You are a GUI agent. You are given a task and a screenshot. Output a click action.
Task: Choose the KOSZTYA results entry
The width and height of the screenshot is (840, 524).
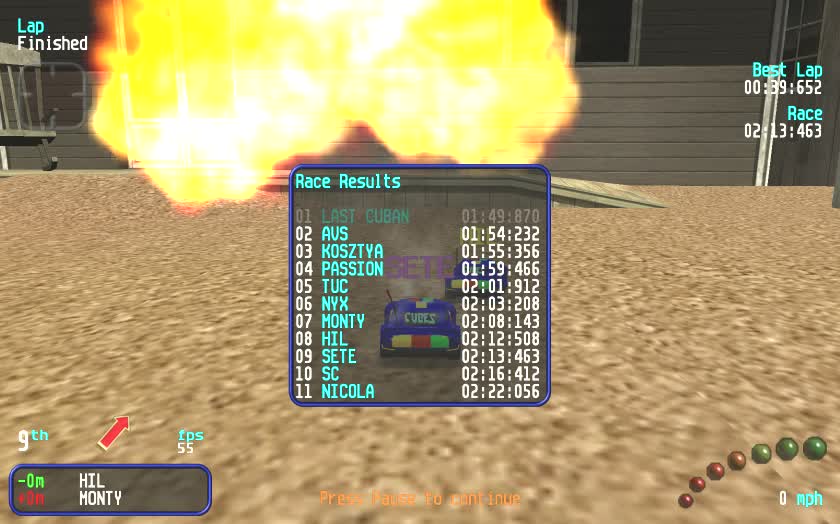[x=418, y=251]
